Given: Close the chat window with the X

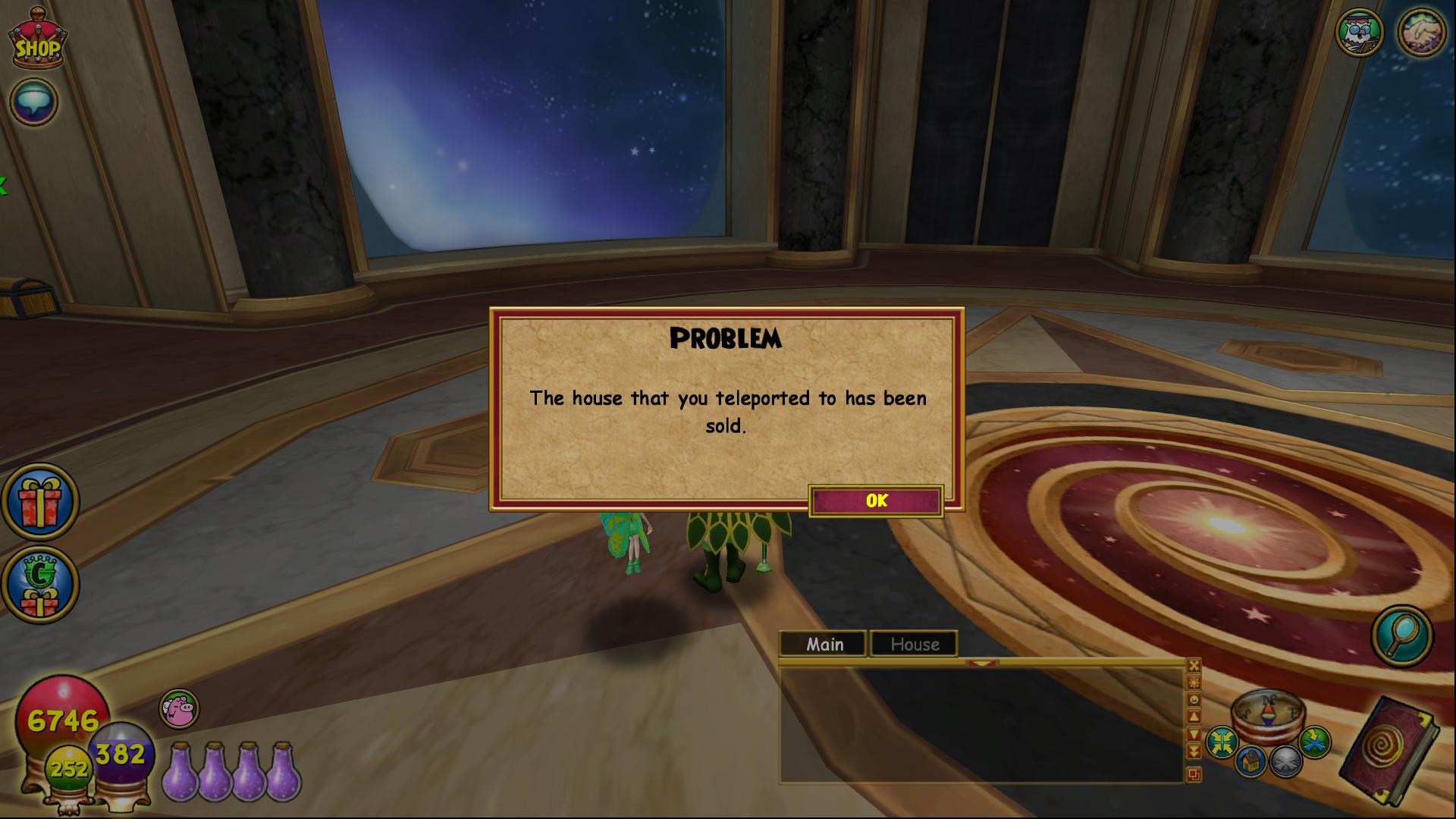Looking at the screenshot, I should (1193, 666).
